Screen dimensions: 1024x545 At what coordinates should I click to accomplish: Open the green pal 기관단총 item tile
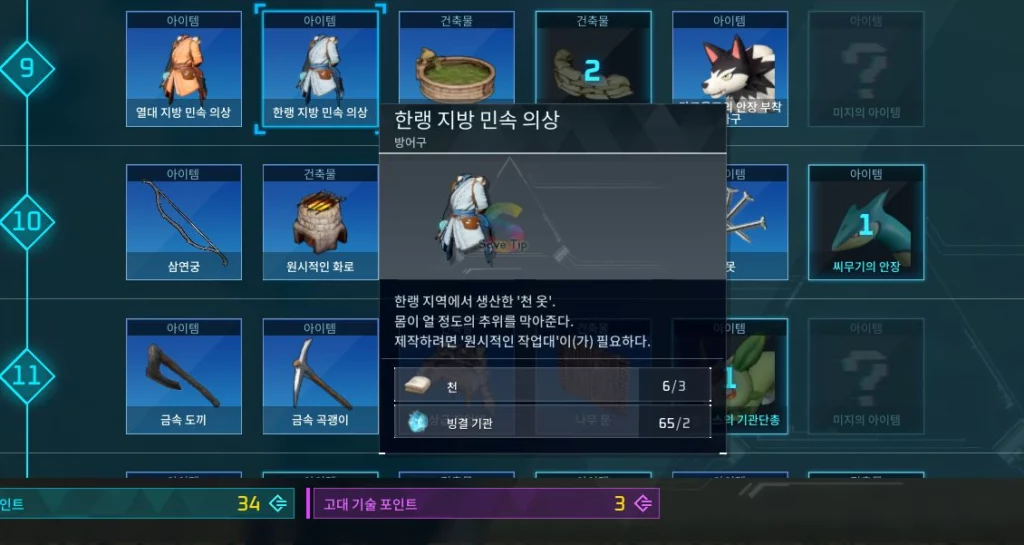757,375
